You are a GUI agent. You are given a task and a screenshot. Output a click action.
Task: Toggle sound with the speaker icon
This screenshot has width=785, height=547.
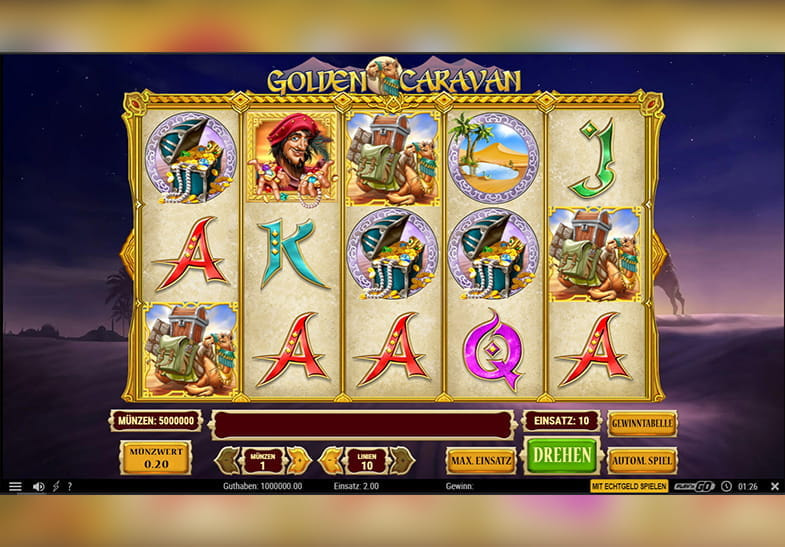click(38, 487)
